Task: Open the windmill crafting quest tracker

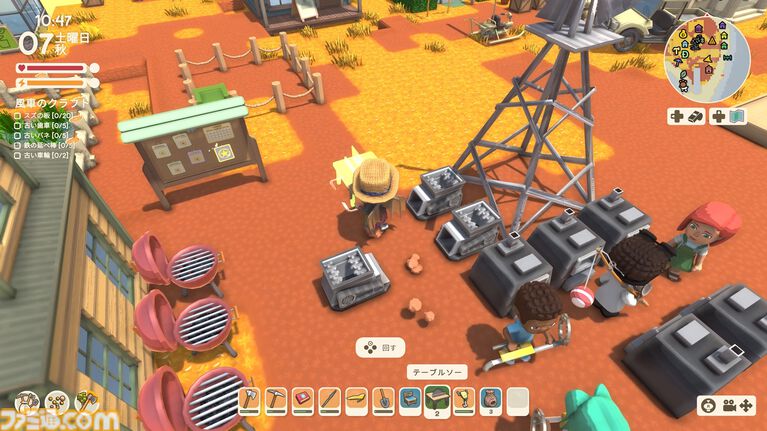Action: tap(50, 103)
